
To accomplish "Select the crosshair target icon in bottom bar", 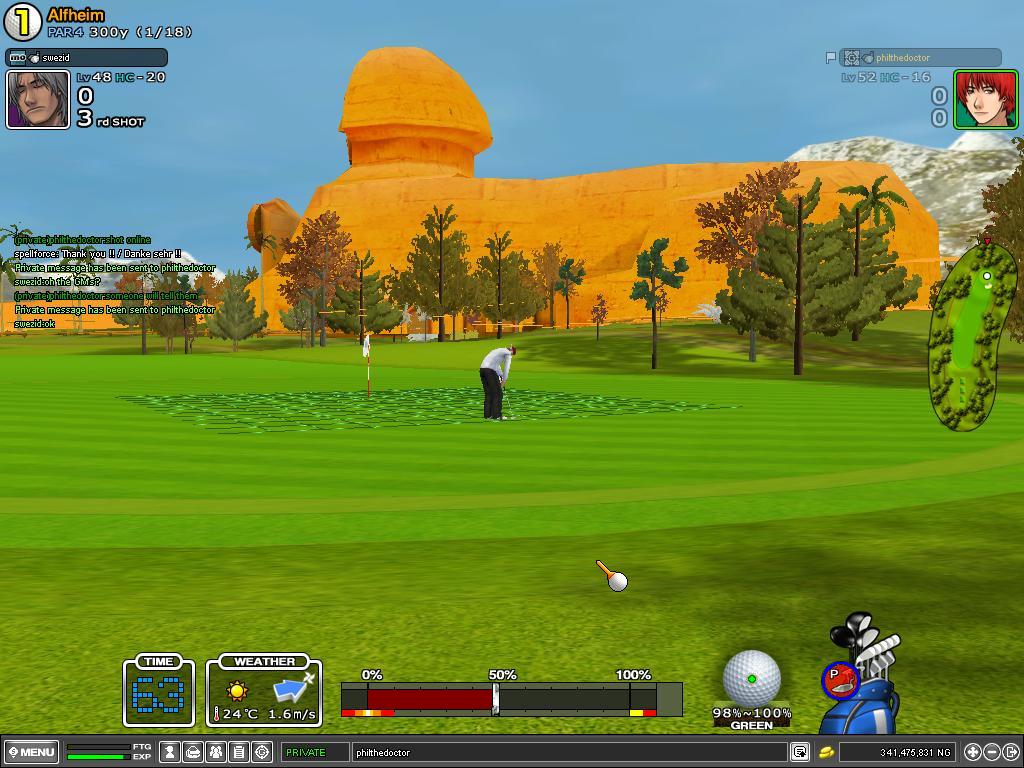I will 262,752.
